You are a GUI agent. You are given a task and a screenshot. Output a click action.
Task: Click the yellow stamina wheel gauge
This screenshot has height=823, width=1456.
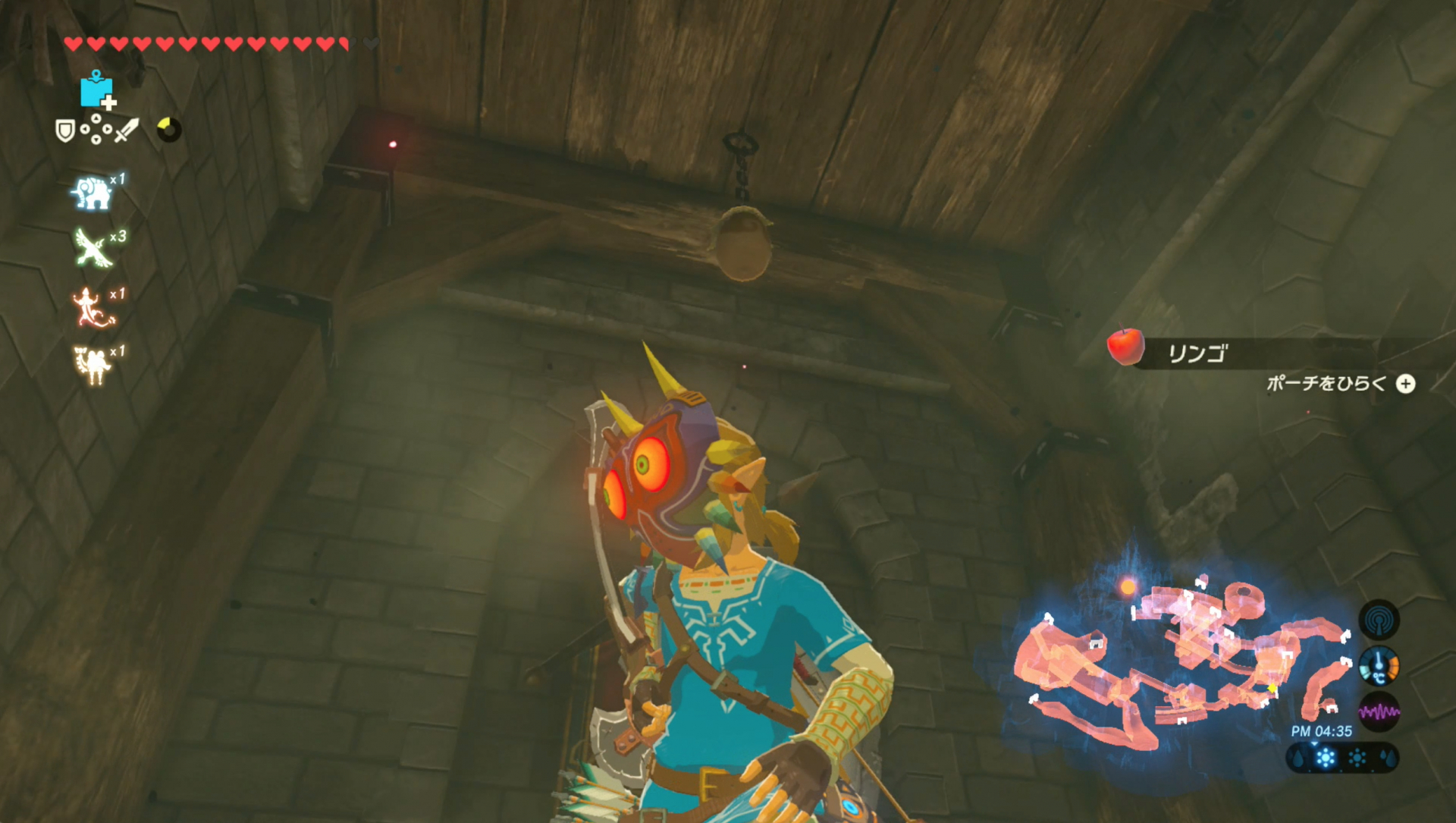(170, 128)
